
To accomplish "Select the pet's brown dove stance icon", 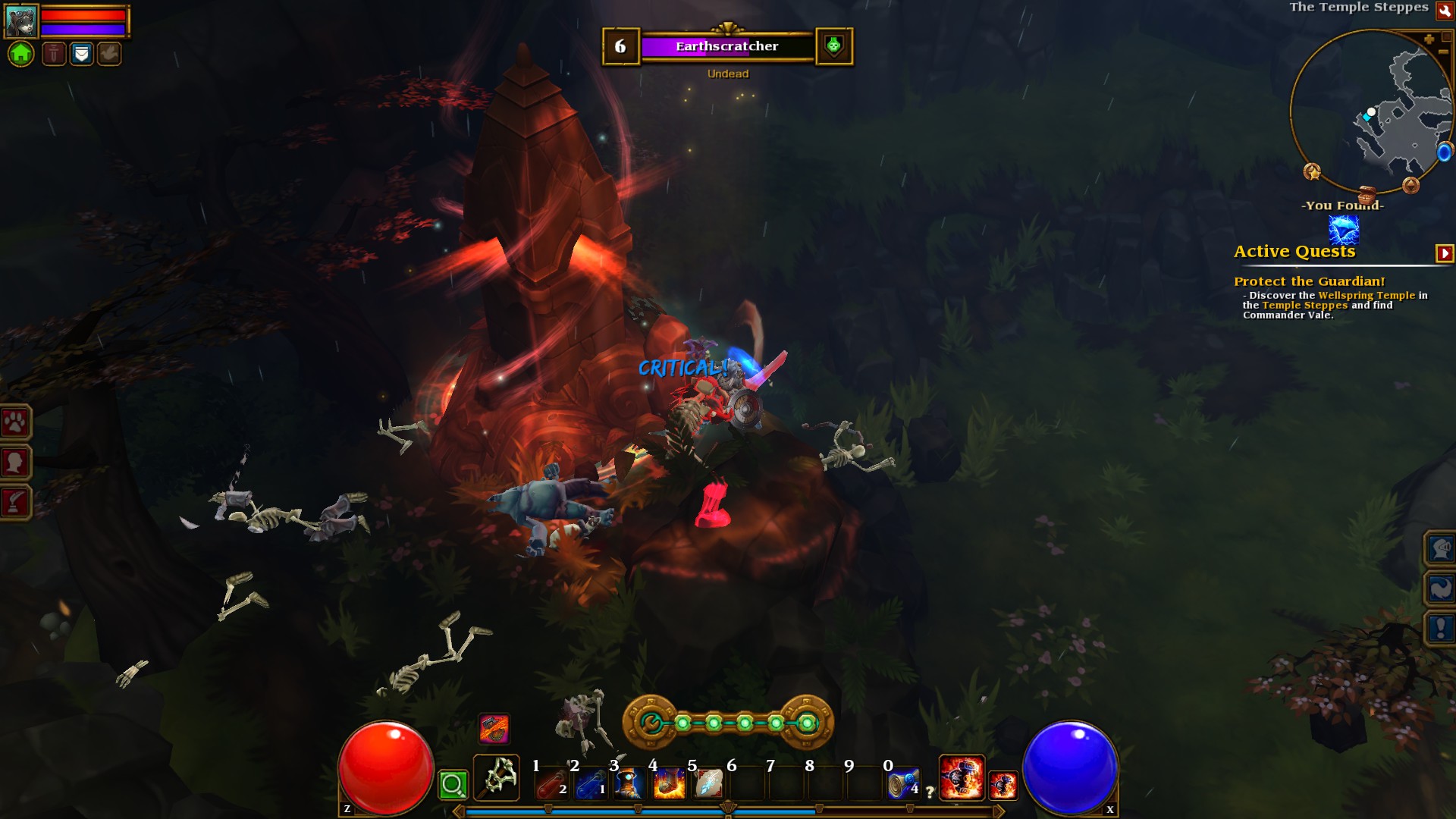I will click(109, 54).
